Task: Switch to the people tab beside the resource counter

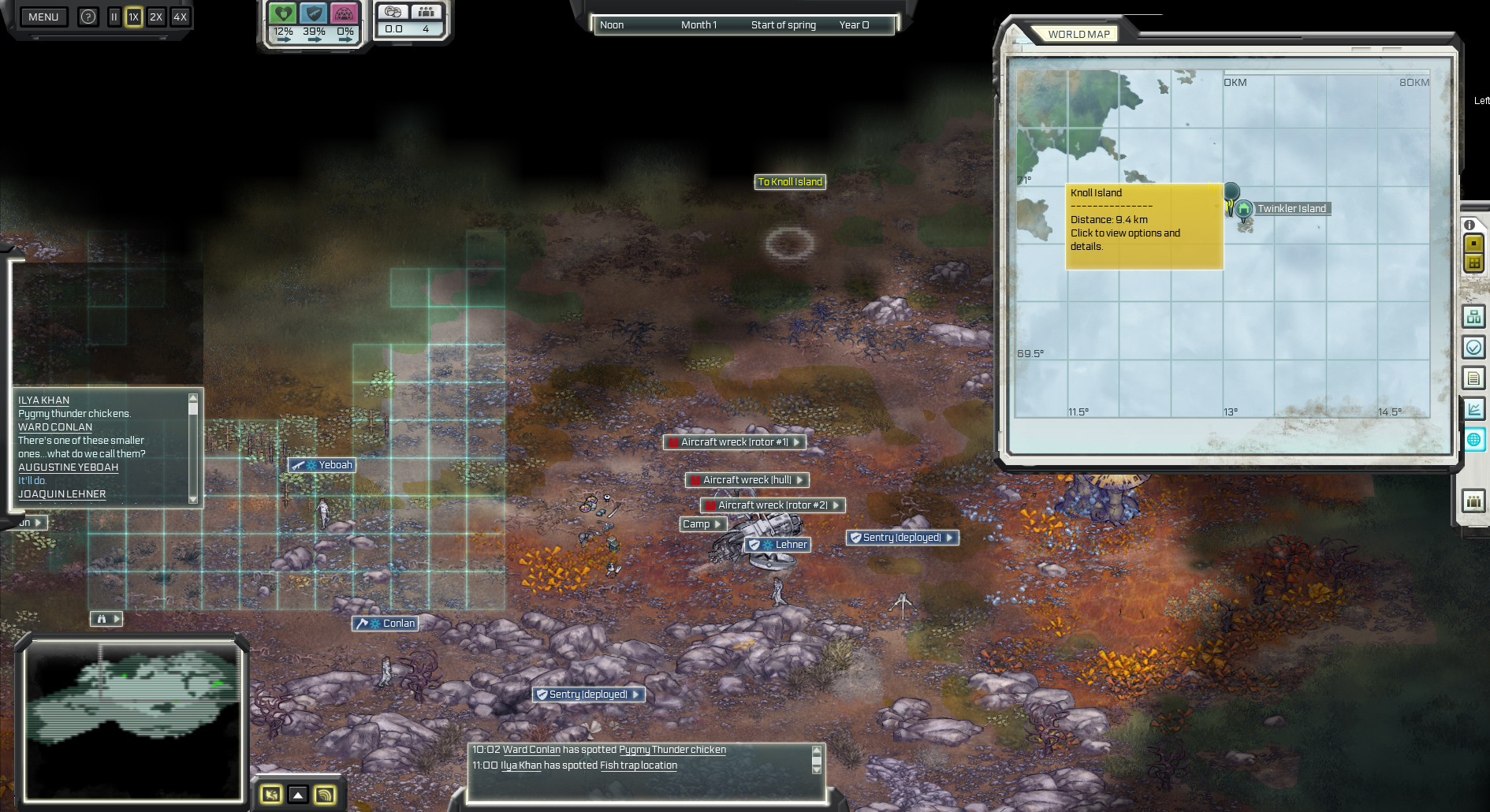Action: pyautogui.click(x=427, y=13)
